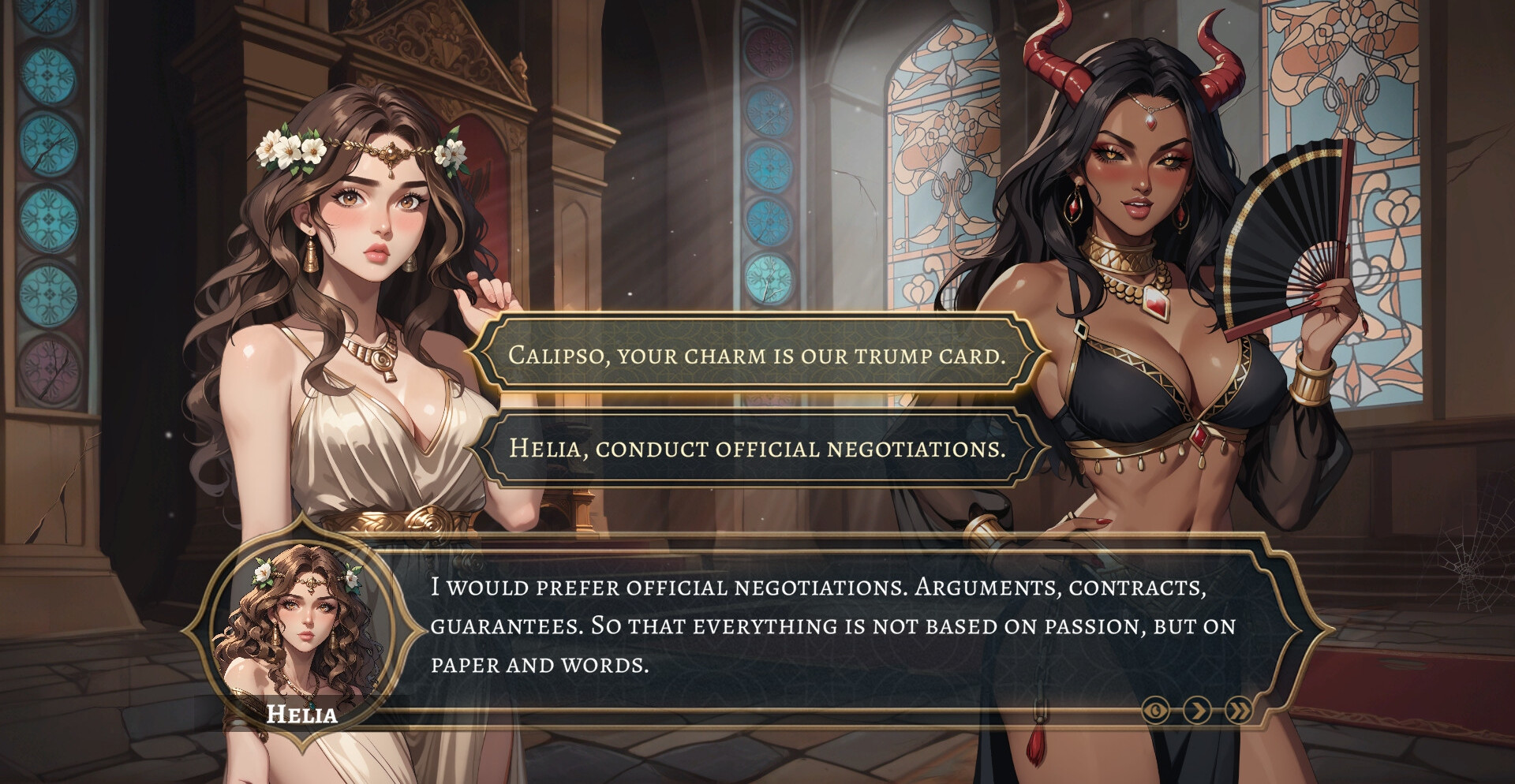Choose "Calipso, your charm is our trump card"
This screenshot has width=1515, height=784.
(x=757, y=355)
